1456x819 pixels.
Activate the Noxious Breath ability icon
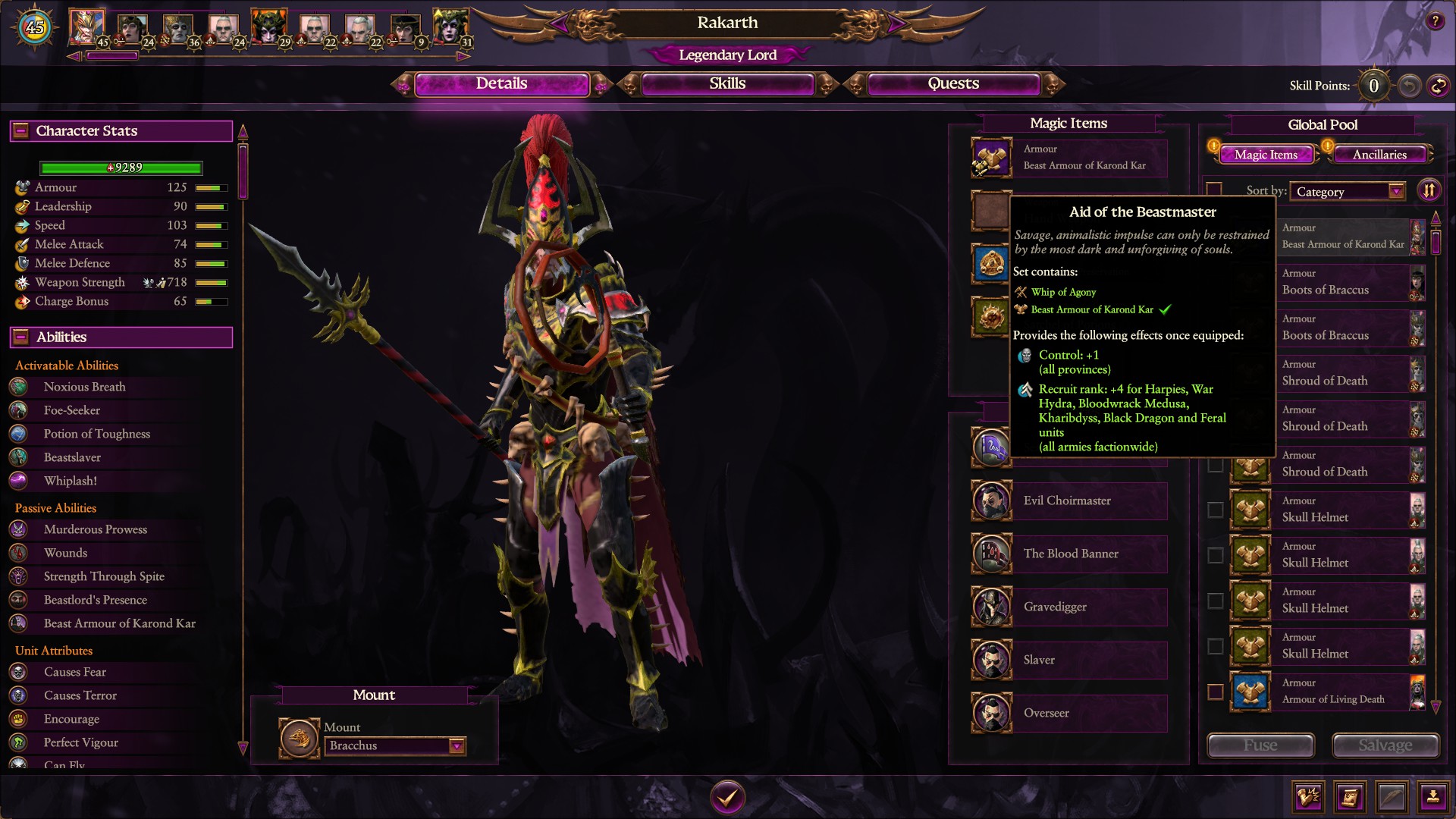pos(19,387)
